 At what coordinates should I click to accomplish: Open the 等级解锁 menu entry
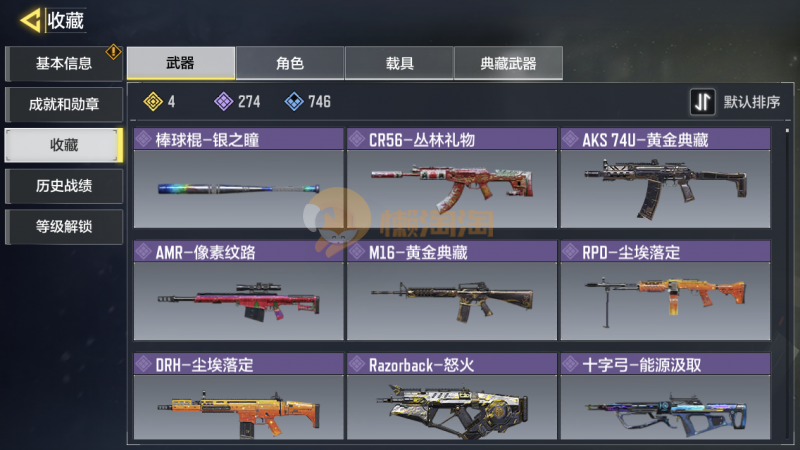coord(64,226)
